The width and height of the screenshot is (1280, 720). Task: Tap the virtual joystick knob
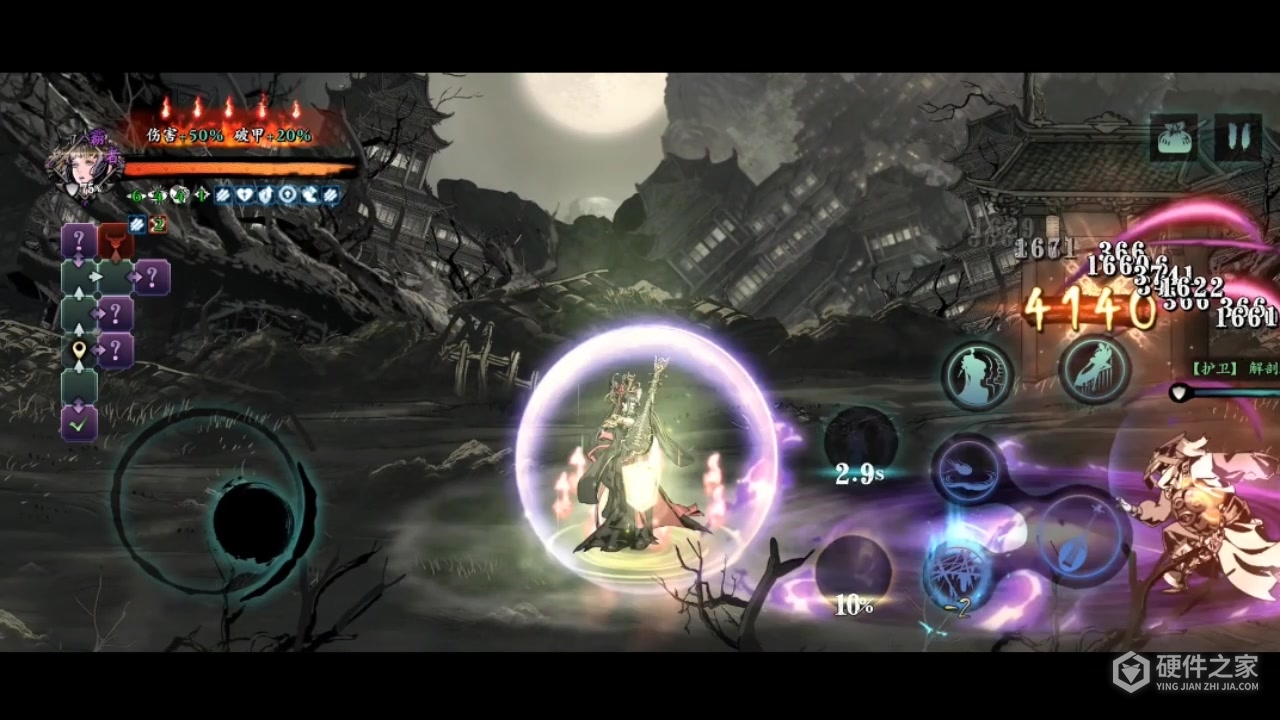tap(252, 521)
